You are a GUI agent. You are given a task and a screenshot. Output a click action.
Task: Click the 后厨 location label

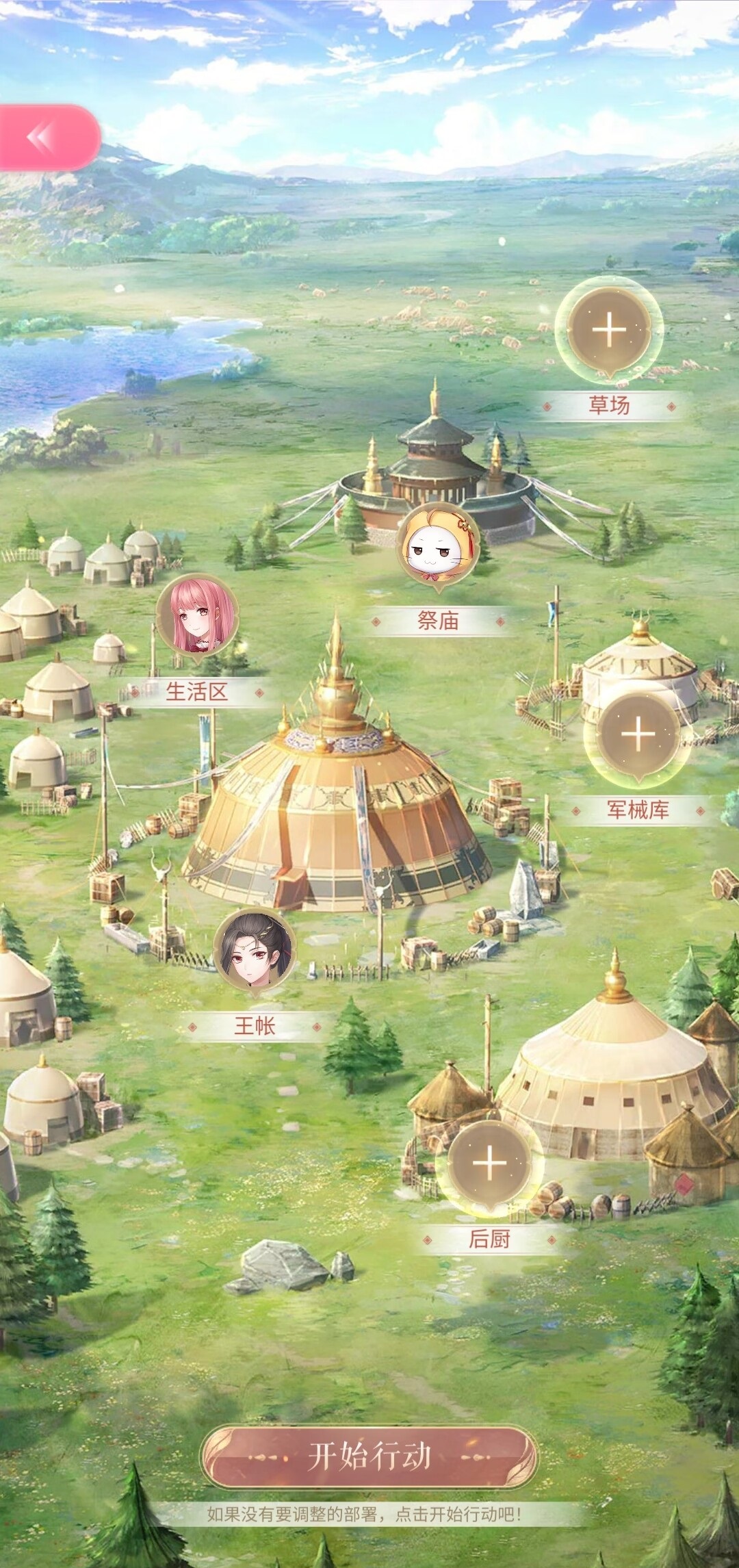click(x=489, y=1238)
